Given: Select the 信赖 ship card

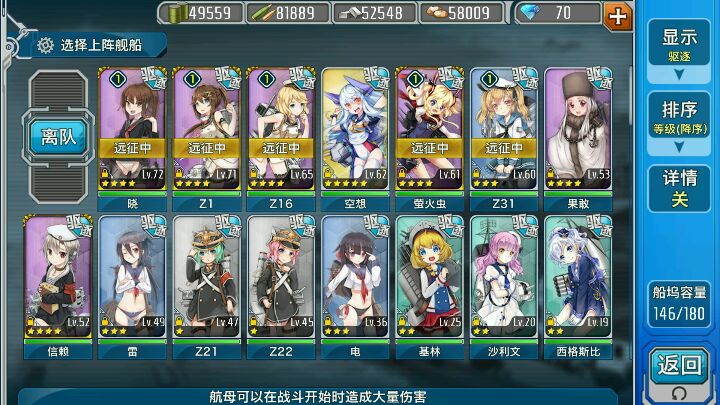Looking at the screenshot, I should tap(58, 278).
